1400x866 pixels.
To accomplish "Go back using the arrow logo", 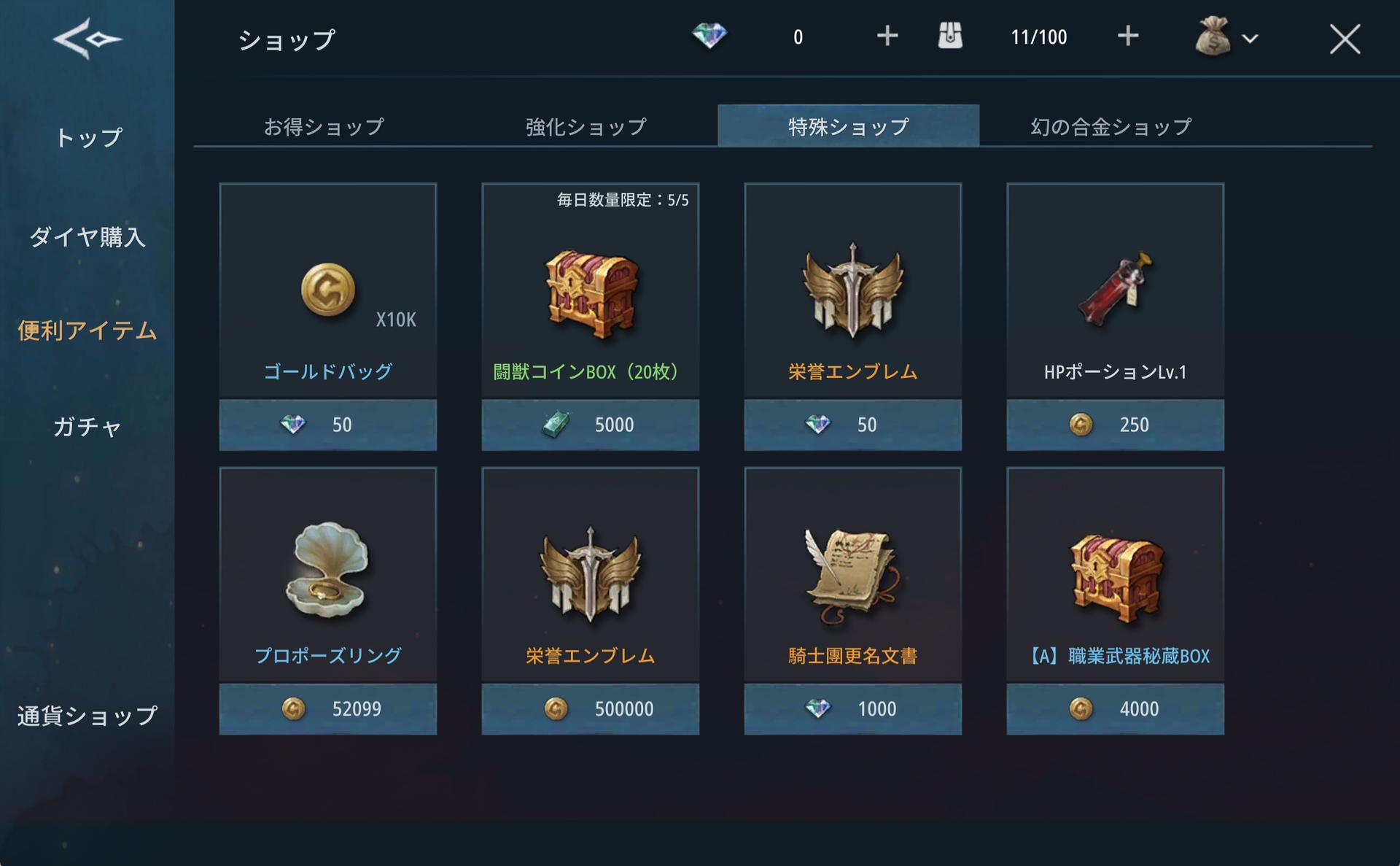I will pyautogui.click(x=87, y=38).
